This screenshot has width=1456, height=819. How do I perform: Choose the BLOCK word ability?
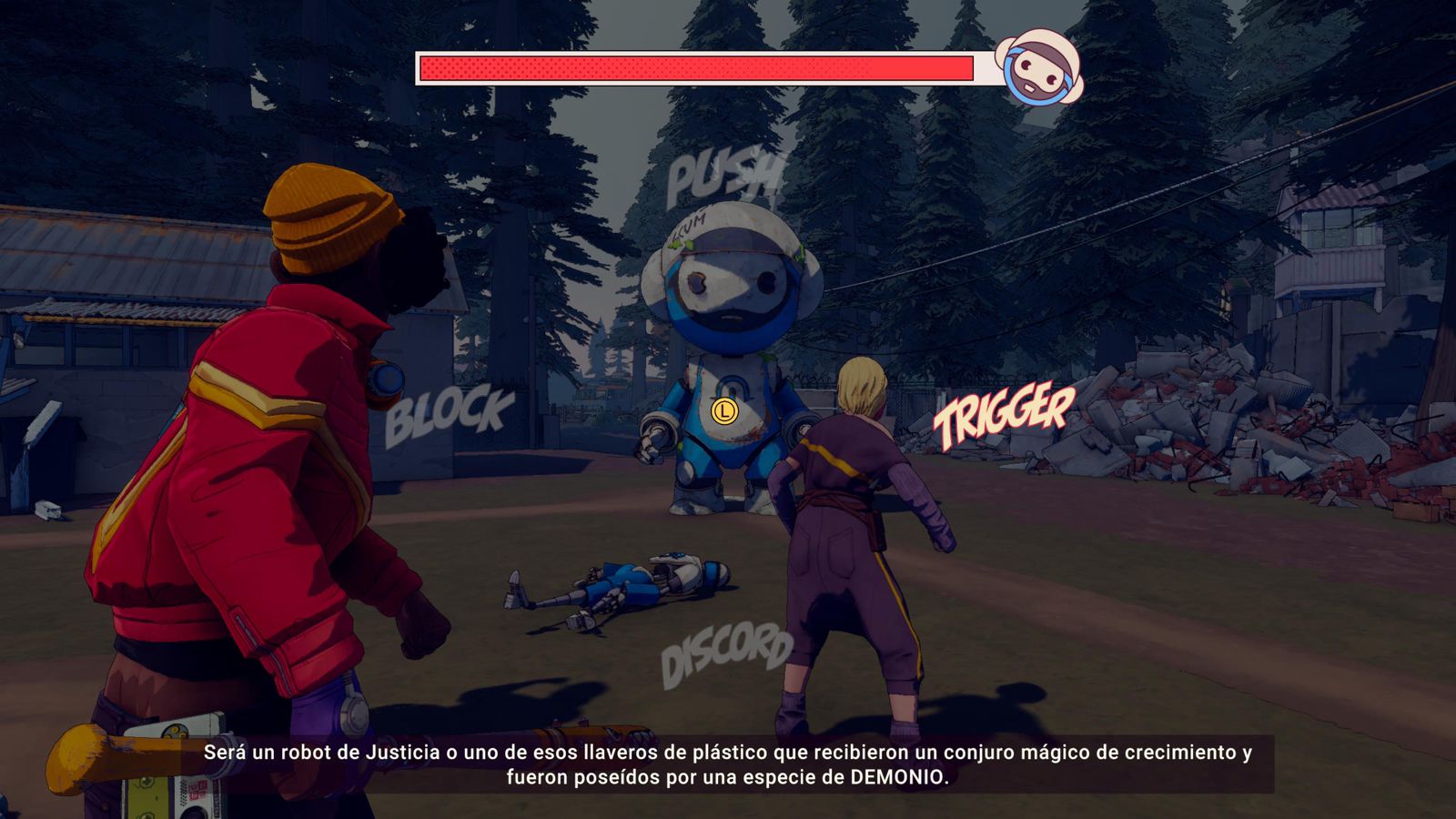(449, 415)
